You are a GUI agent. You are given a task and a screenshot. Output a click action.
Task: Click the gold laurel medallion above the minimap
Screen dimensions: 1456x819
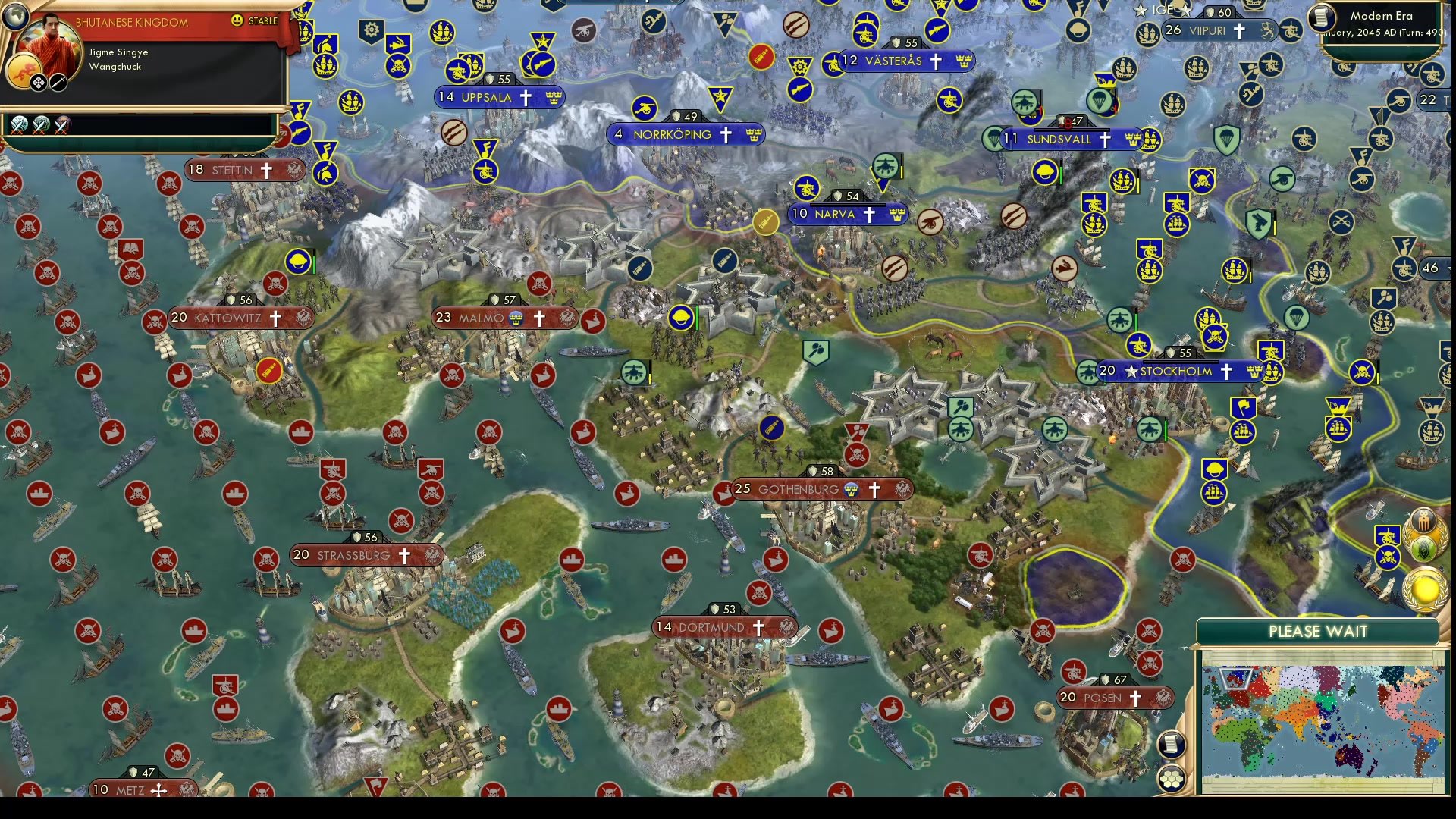point(1423,588)
